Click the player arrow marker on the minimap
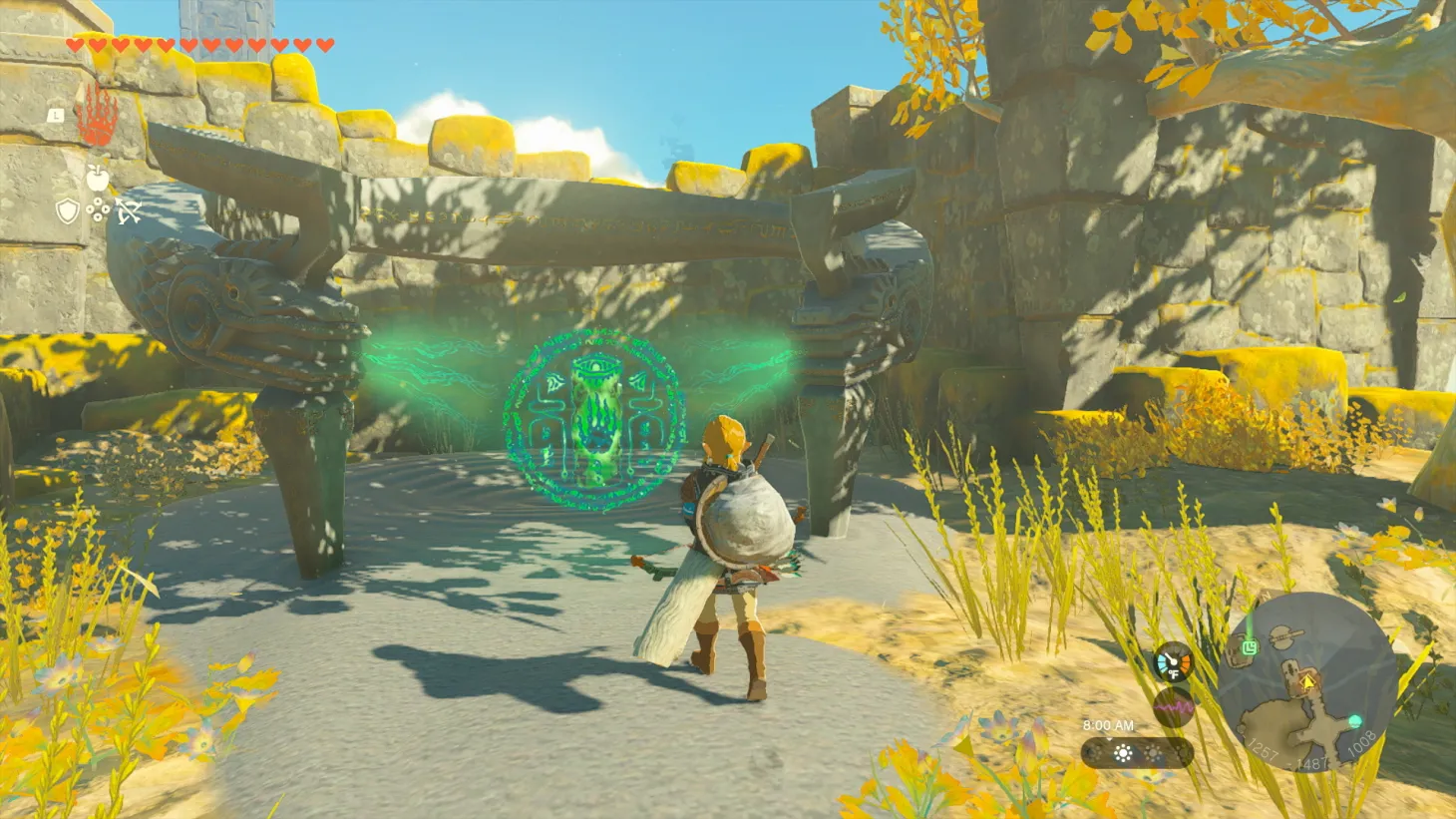Screen dimensions: 1456x819 1307,683
